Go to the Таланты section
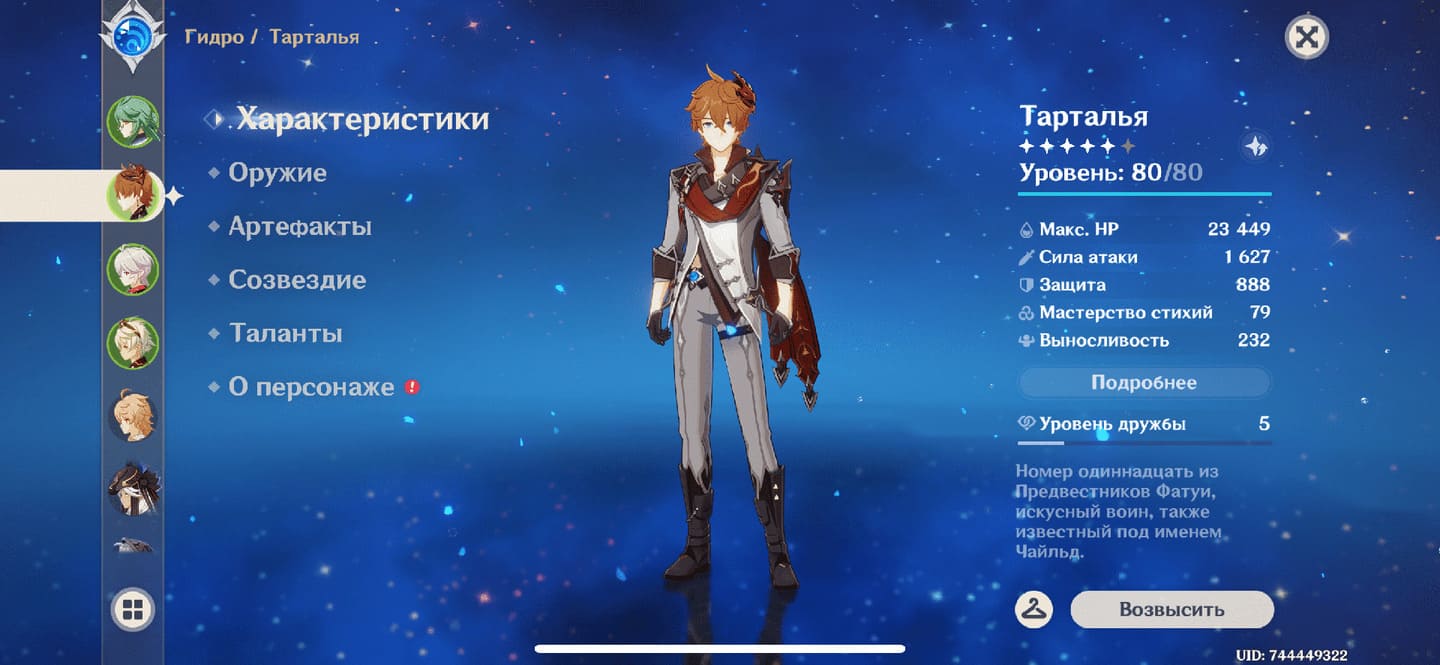Screen dimensions: 1440x665 [285, 333]
